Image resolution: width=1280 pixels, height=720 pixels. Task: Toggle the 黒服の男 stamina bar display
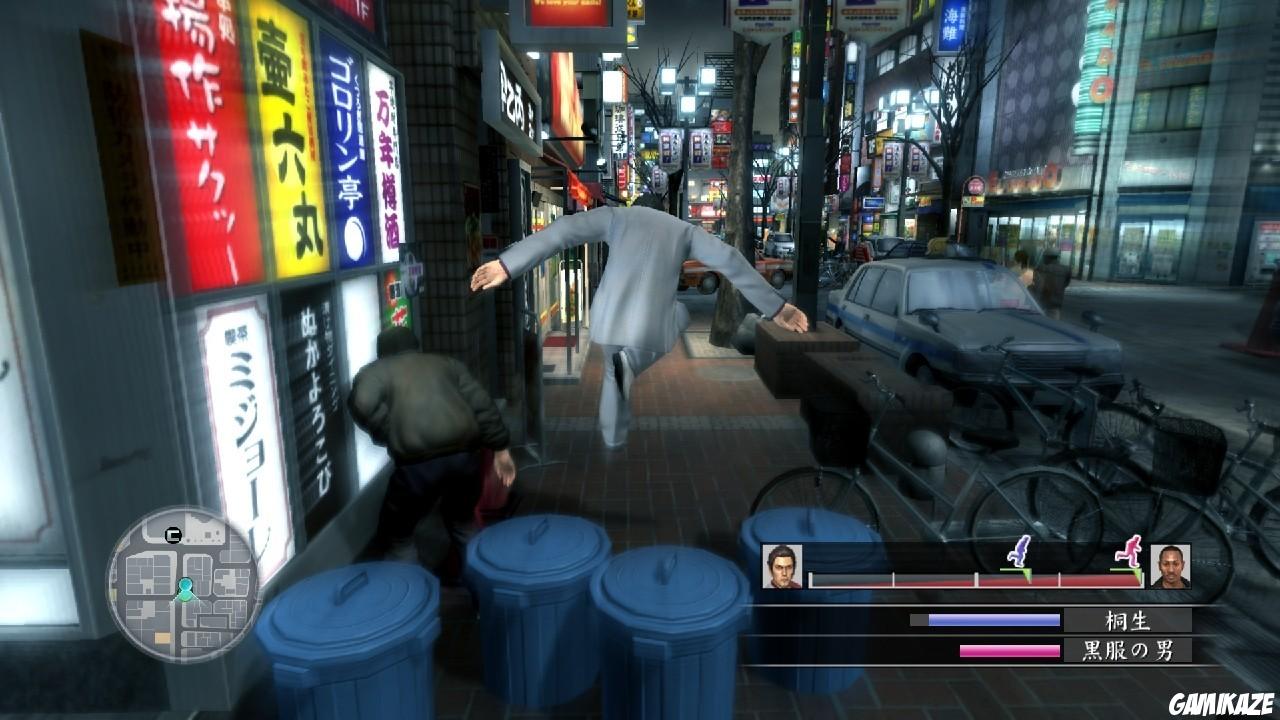tap(1009, 650)
